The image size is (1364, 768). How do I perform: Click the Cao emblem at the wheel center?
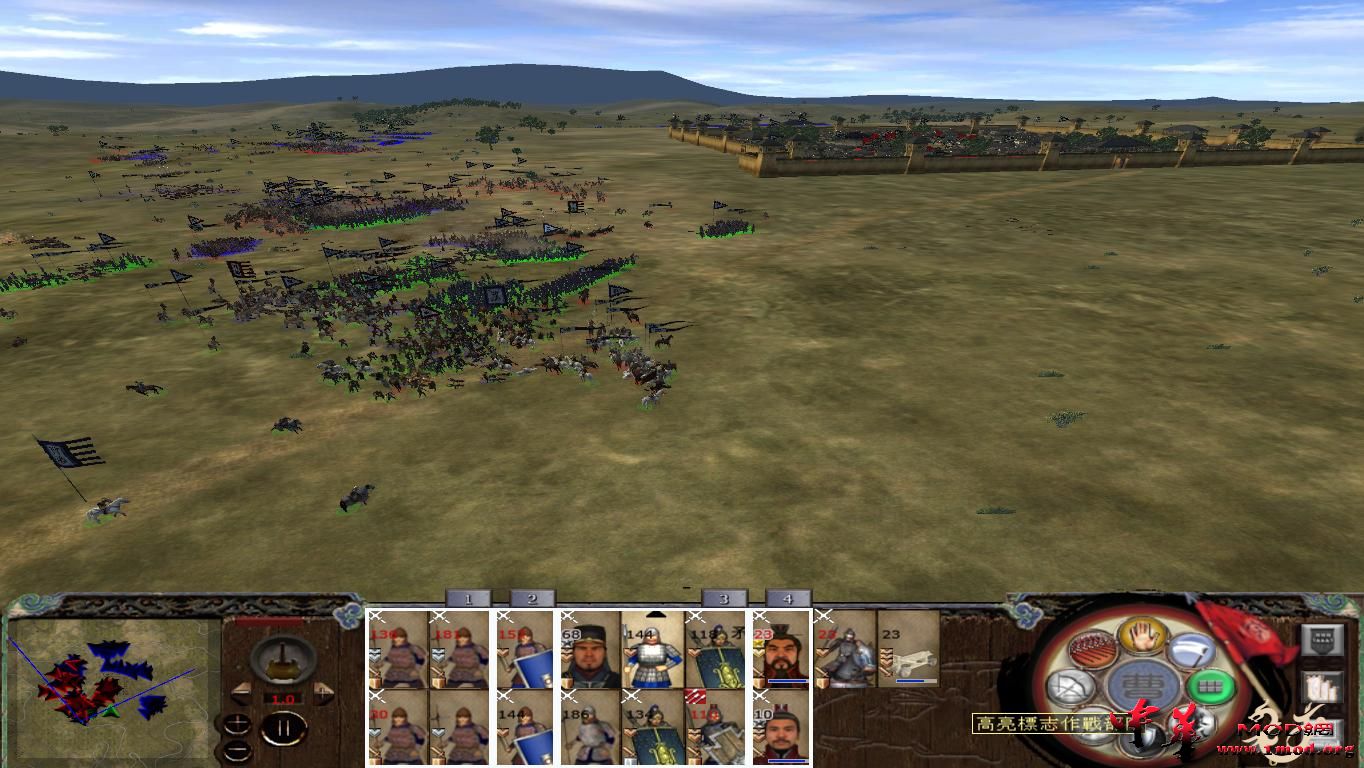[x=1143, y=685]
